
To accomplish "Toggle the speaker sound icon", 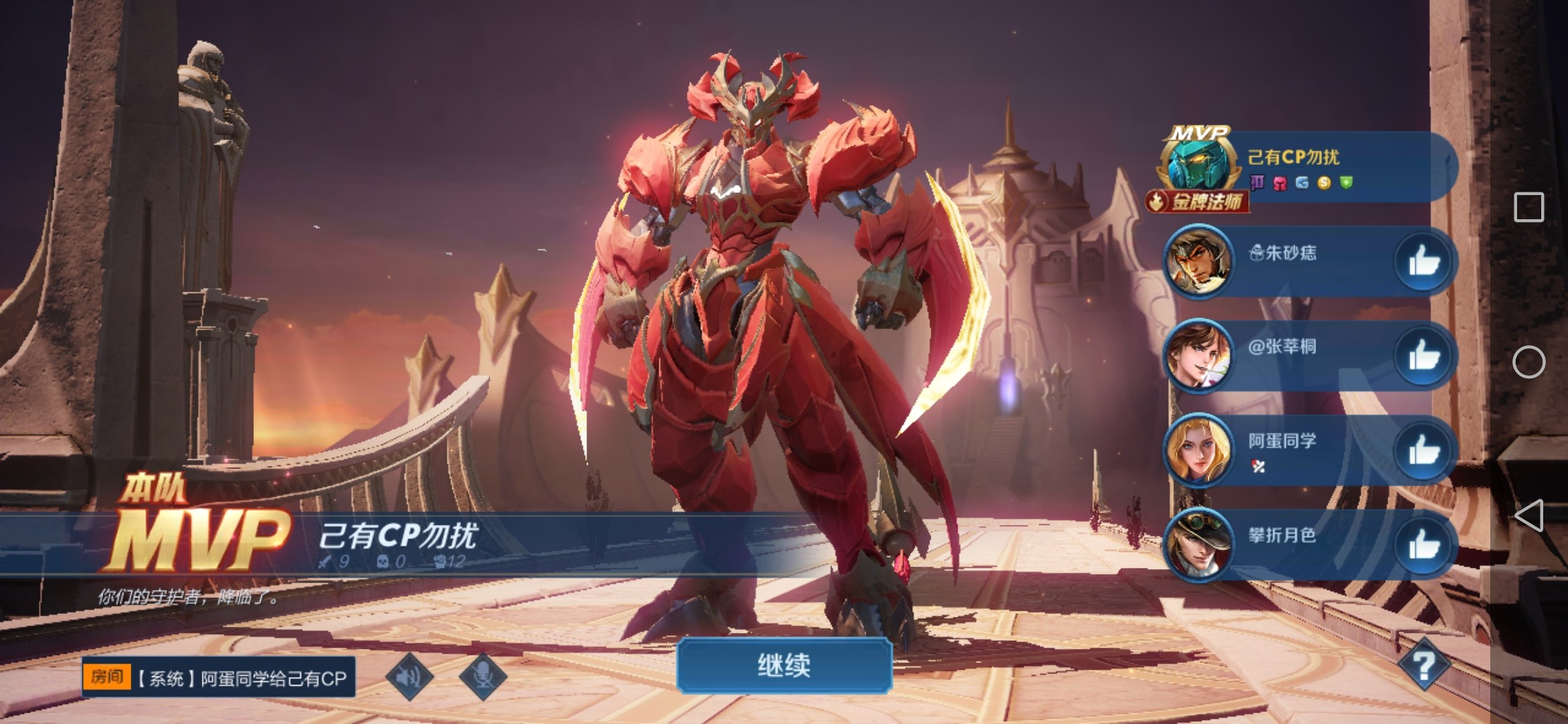I will coord(409,676).
